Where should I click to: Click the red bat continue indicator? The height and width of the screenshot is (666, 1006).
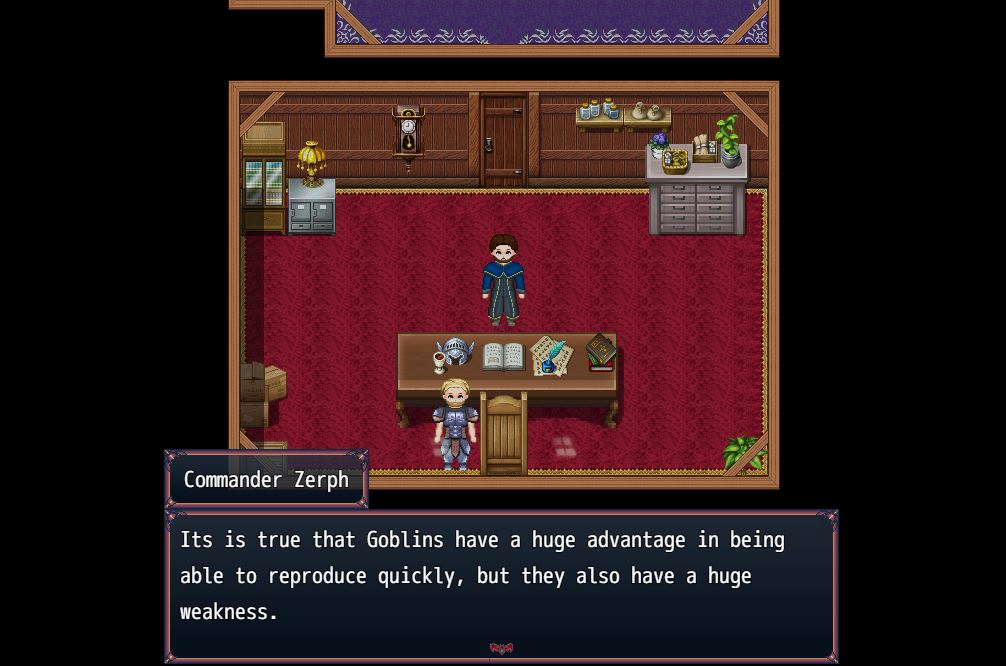pyautogui.click(x=501, y=649)
